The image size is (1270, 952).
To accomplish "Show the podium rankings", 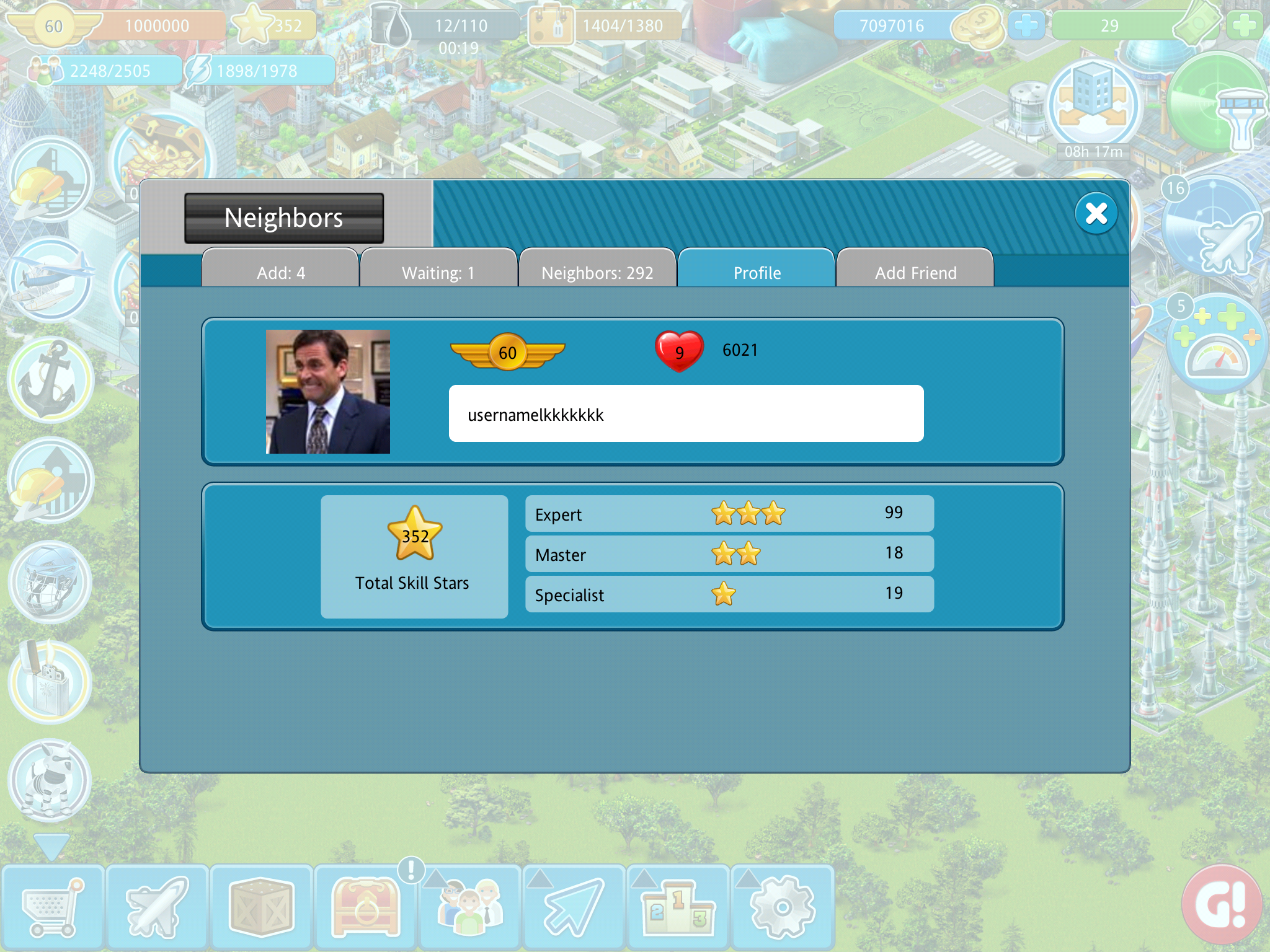I will tap(678, 907).
